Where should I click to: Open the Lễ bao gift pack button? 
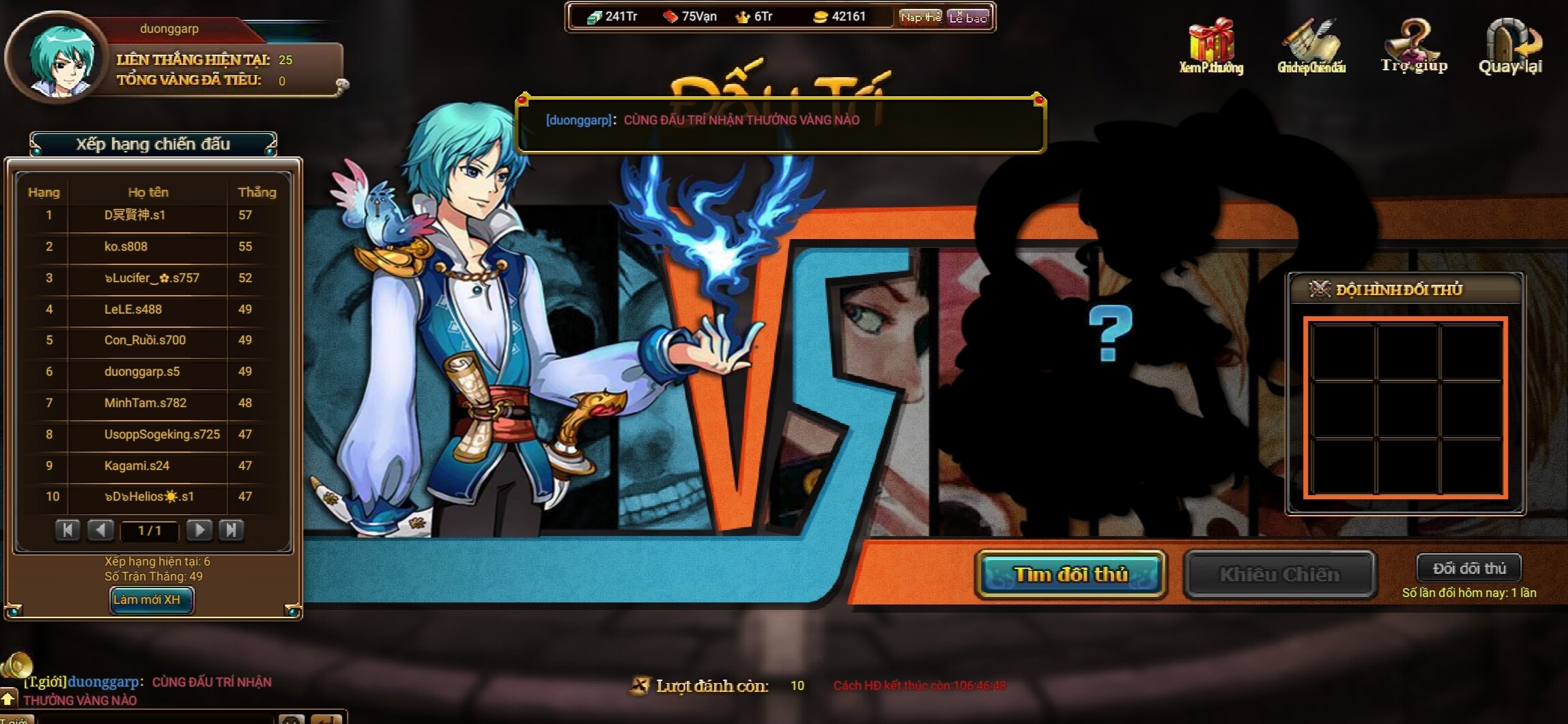point(968,17)
